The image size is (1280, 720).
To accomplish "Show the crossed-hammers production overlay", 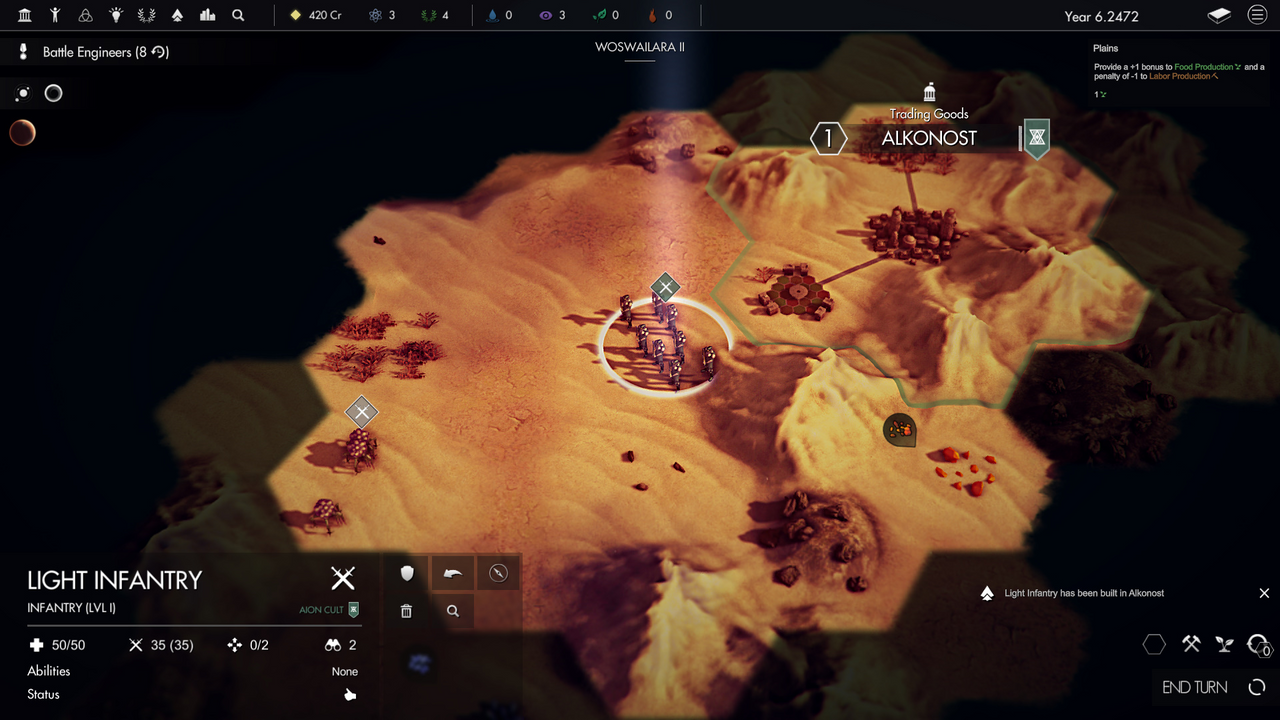I will pyautogui.click(x=1190, y=644).
